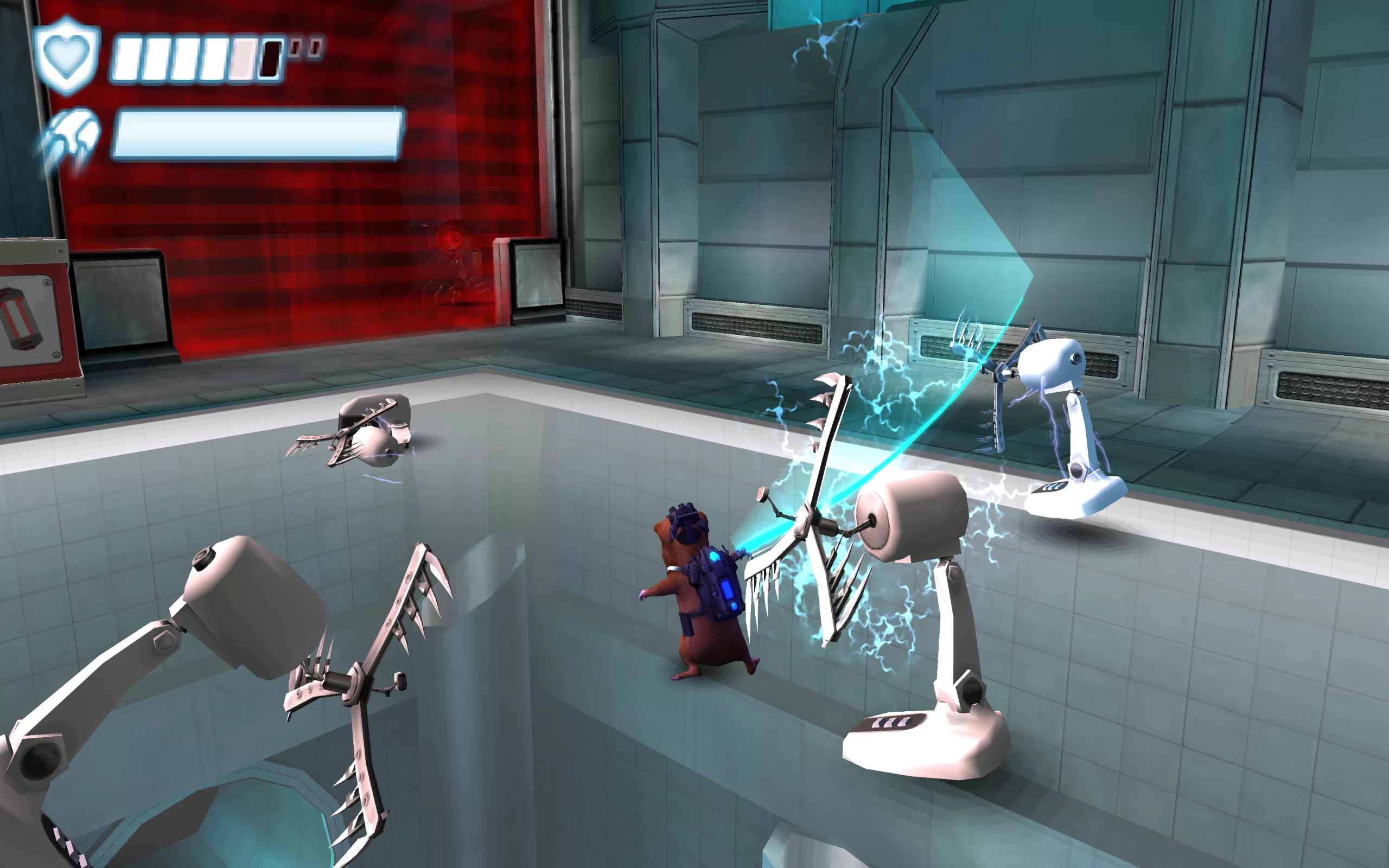Select the jetpack energy icon
This screenshot has height=868, width=1389.
point(70,139)
